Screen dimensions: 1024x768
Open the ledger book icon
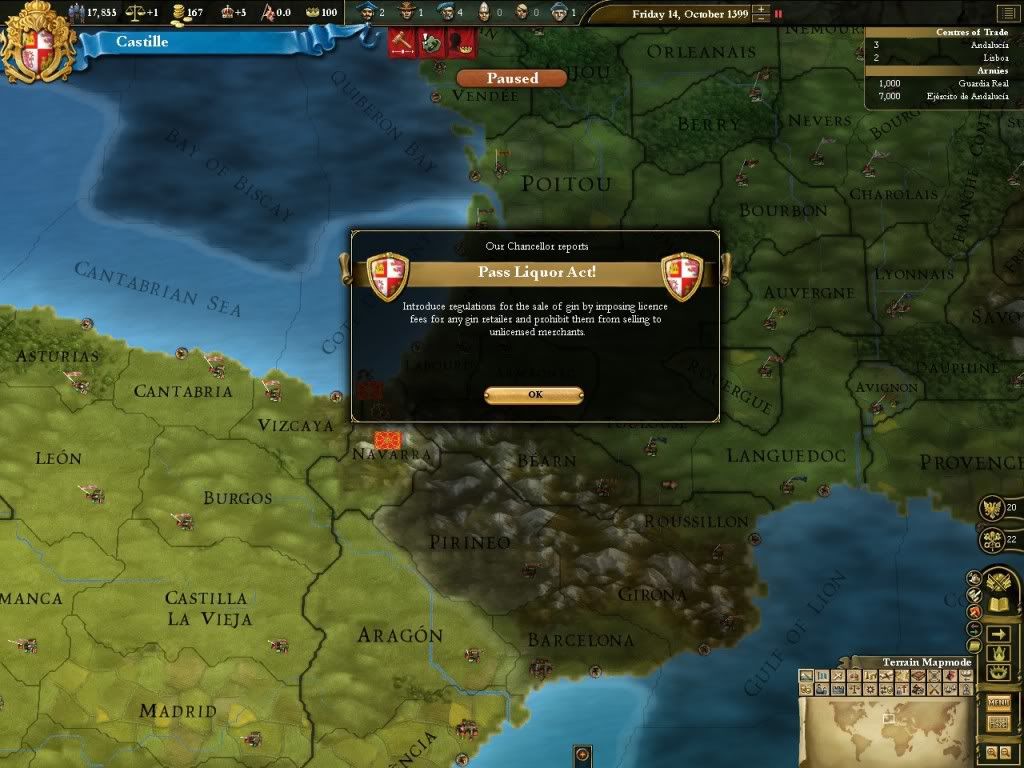[998, 604]
